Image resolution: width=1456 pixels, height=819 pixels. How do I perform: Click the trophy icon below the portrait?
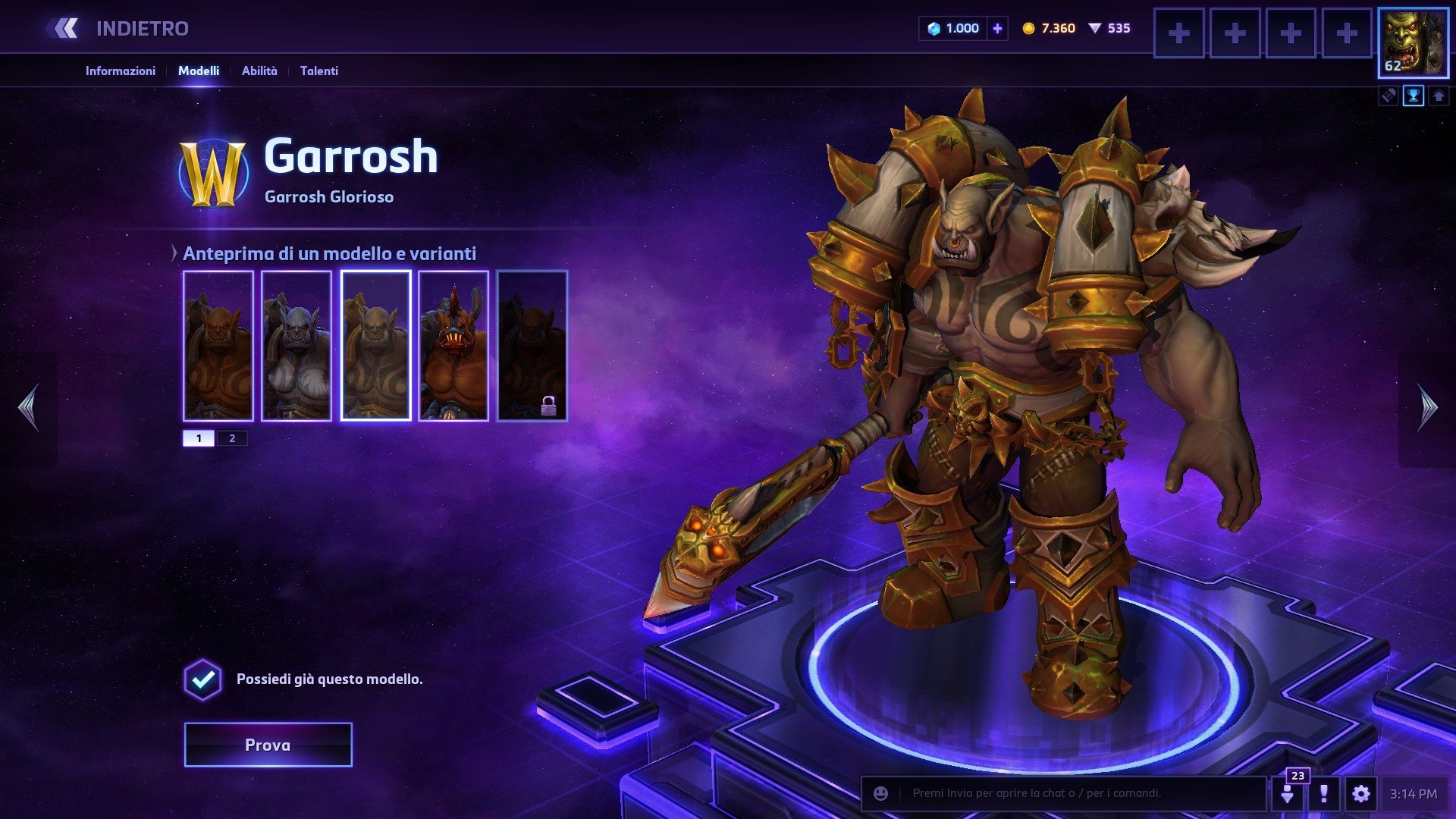click(x=1414, y=96)
